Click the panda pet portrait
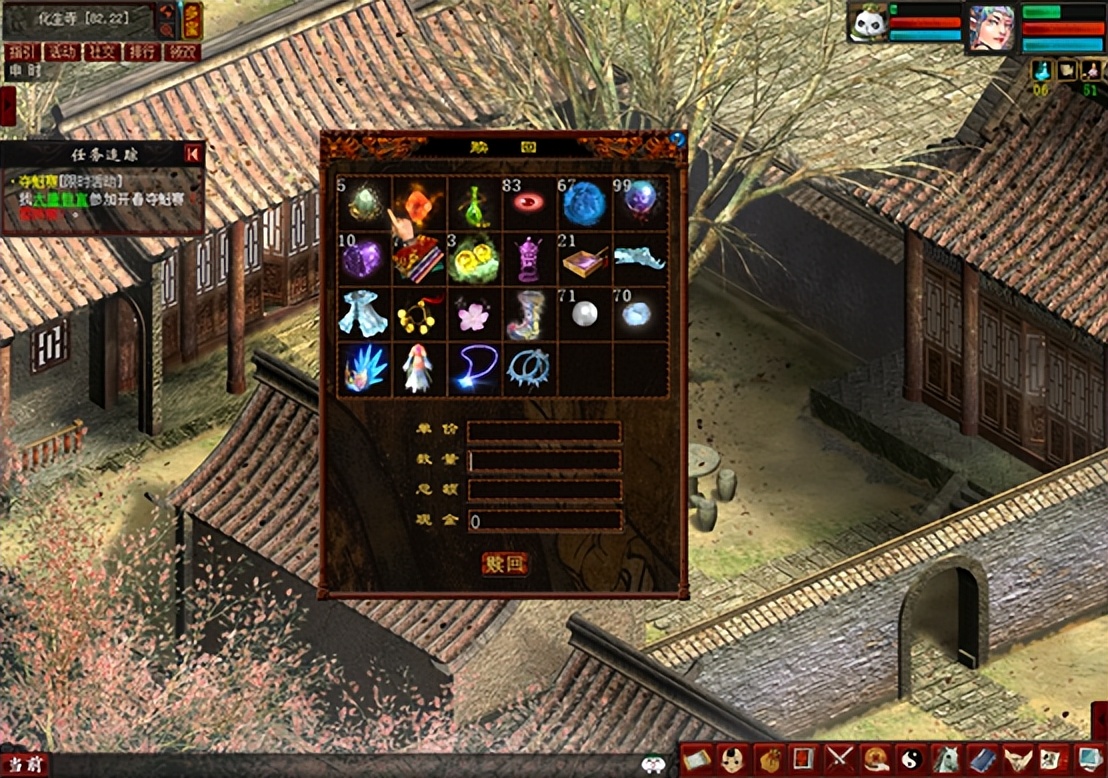1108x778 pixels. click(867, 24)
